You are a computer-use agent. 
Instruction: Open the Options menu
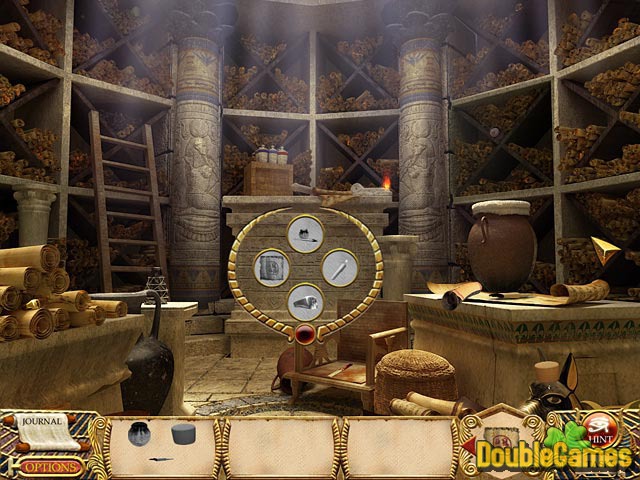point(48,466)
